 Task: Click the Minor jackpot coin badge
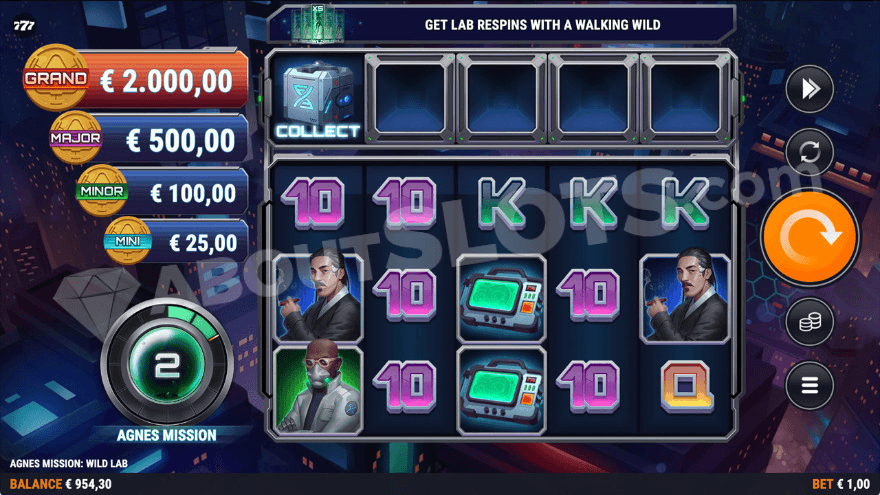tap(102, 190)
